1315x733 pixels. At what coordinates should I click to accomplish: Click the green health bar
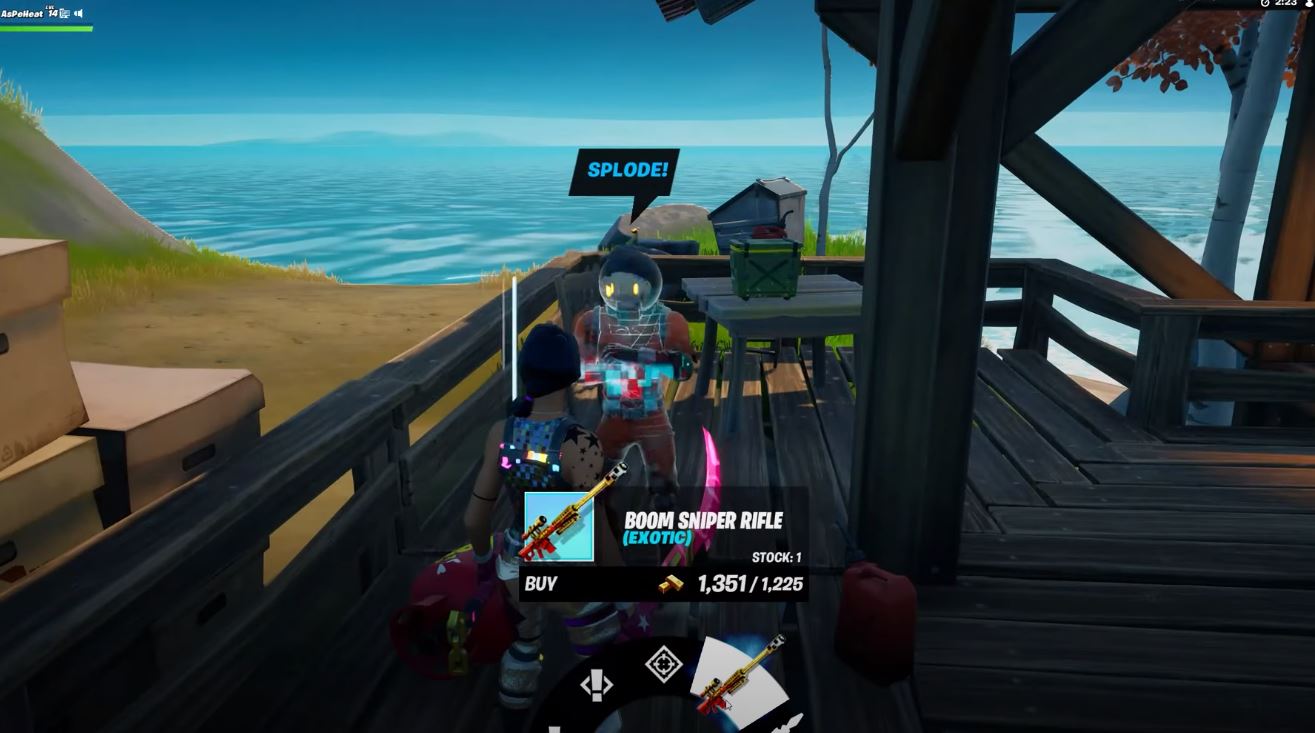point(45,27)
